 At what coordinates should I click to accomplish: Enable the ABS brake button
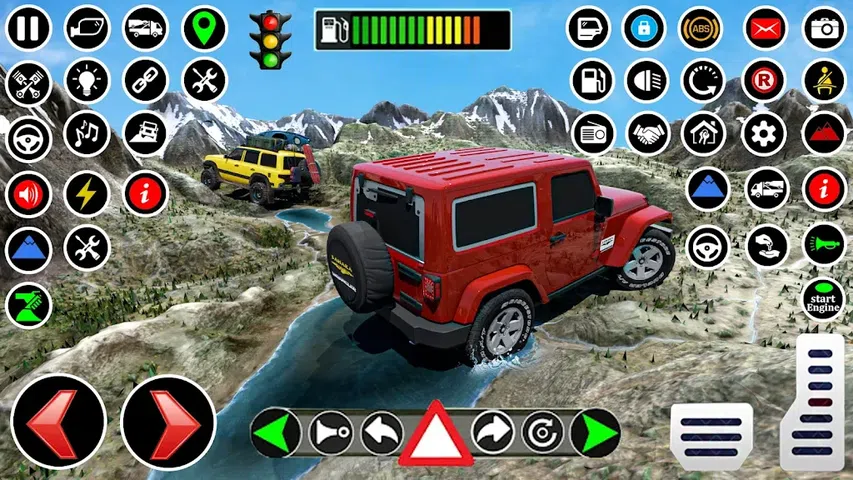[x=700, y=28]
